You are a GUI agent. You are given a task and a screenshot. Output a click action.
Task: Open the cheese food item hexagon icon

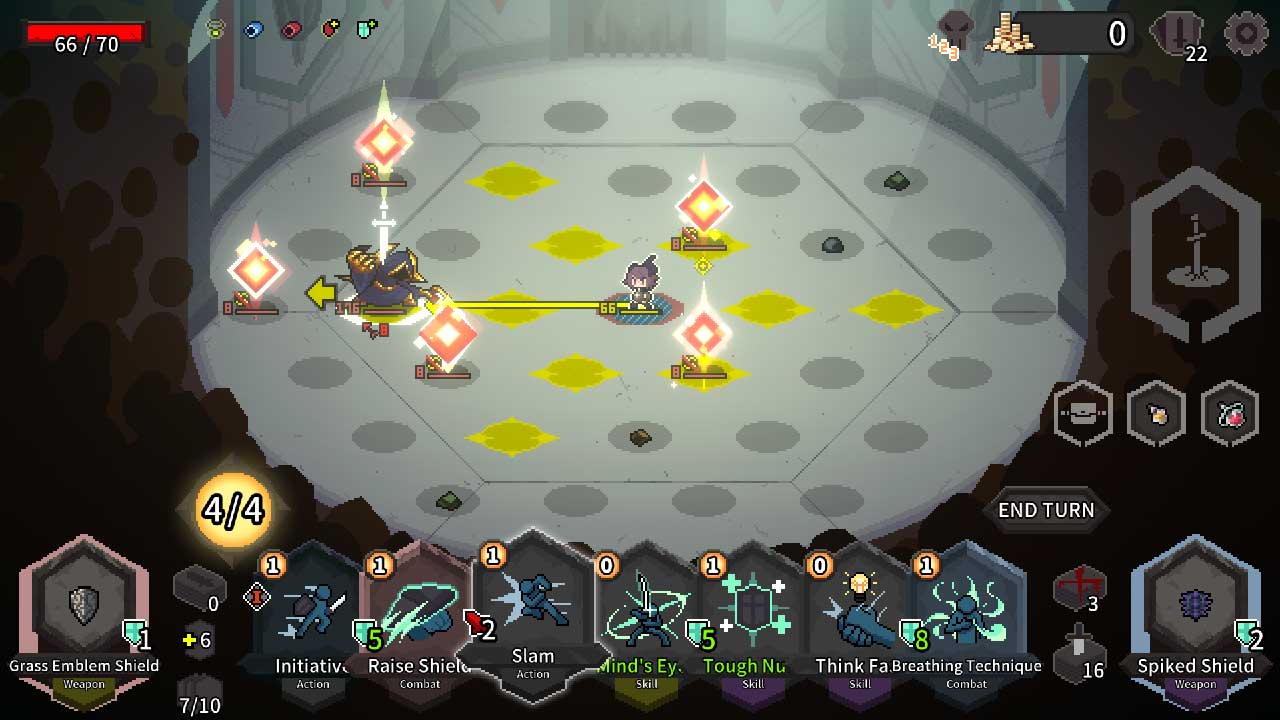1155,415
